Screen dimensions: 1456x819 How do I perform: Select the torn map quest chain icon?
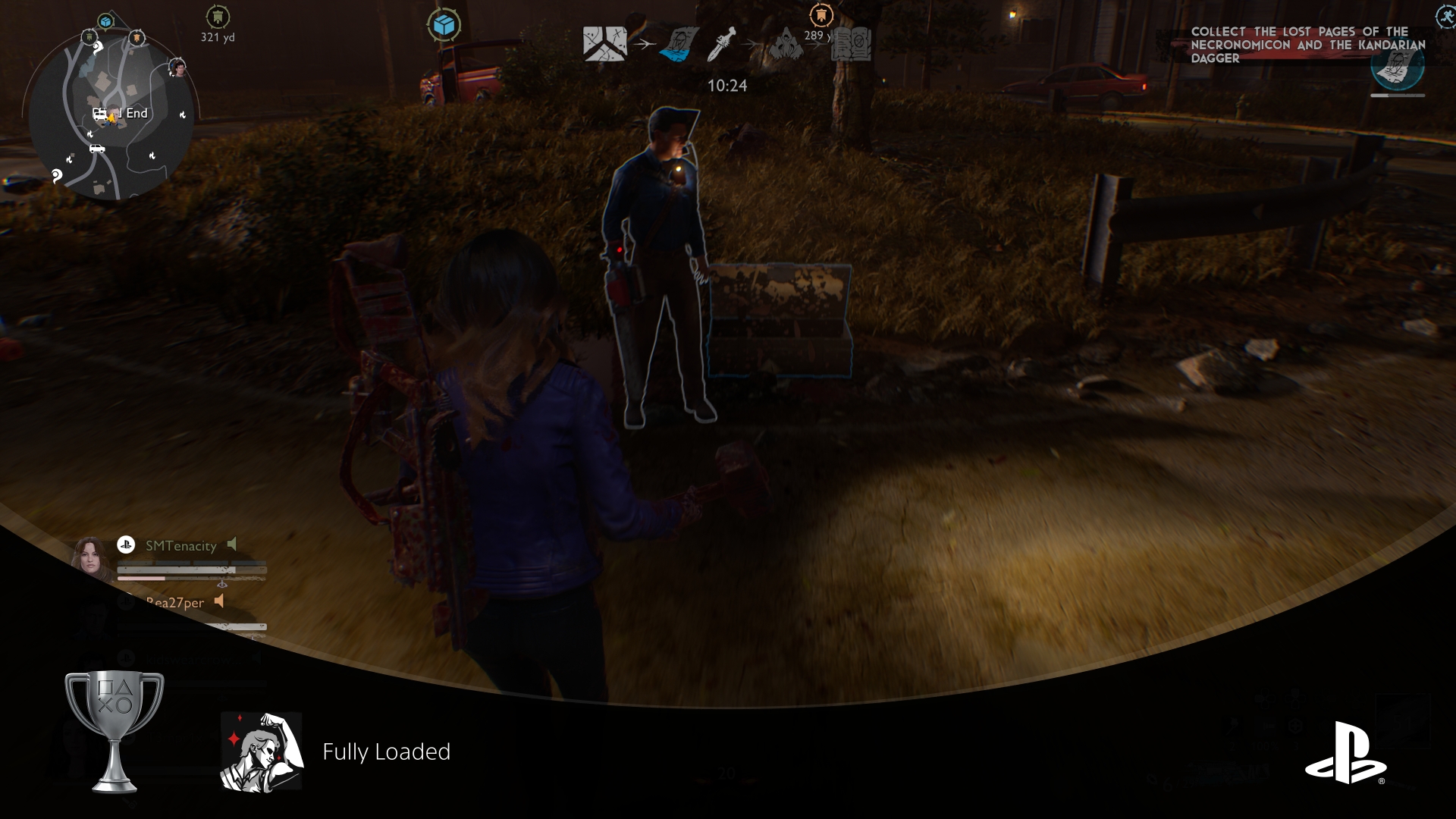[x=604, y=43]
